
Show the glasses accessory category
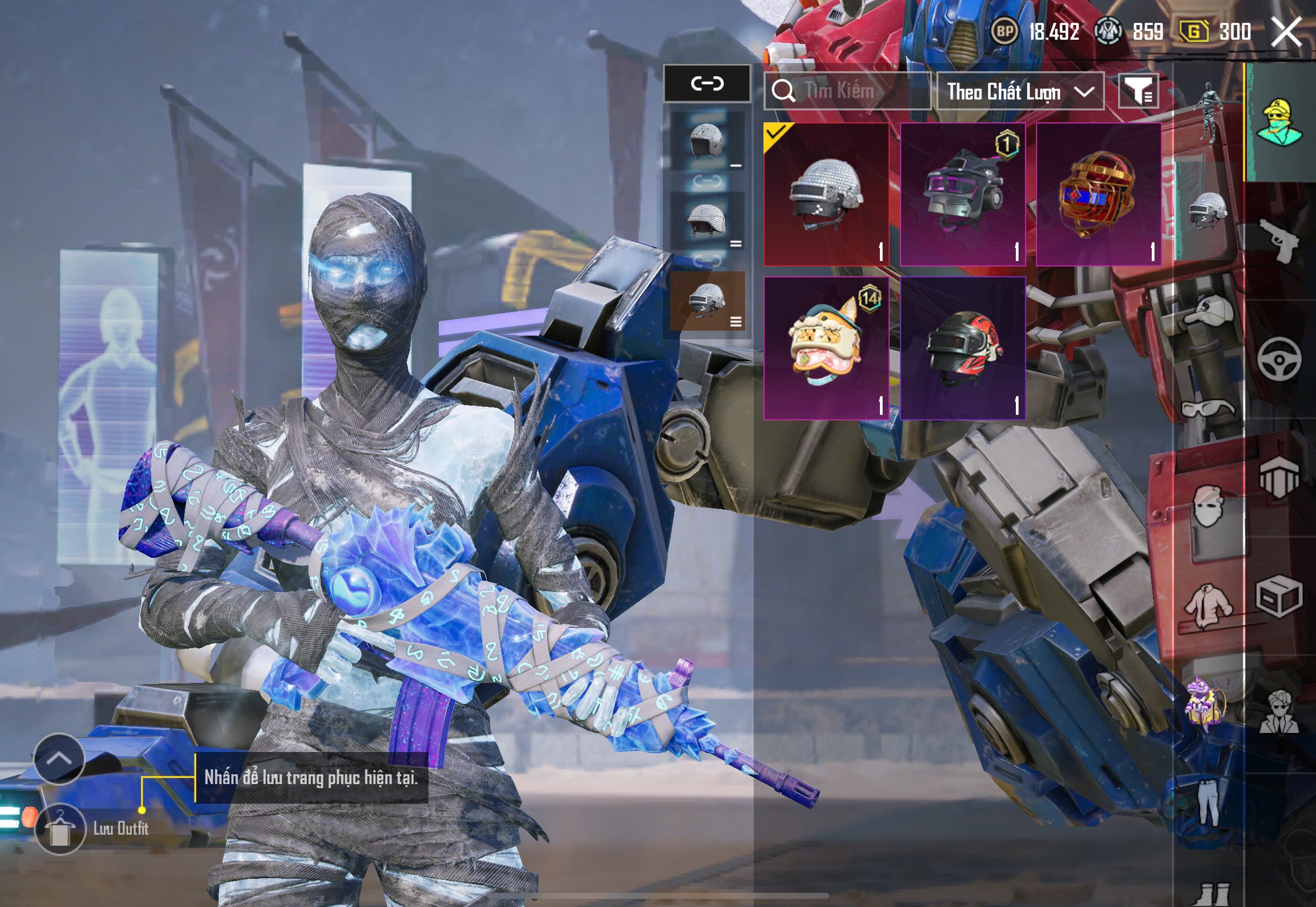1208,408
